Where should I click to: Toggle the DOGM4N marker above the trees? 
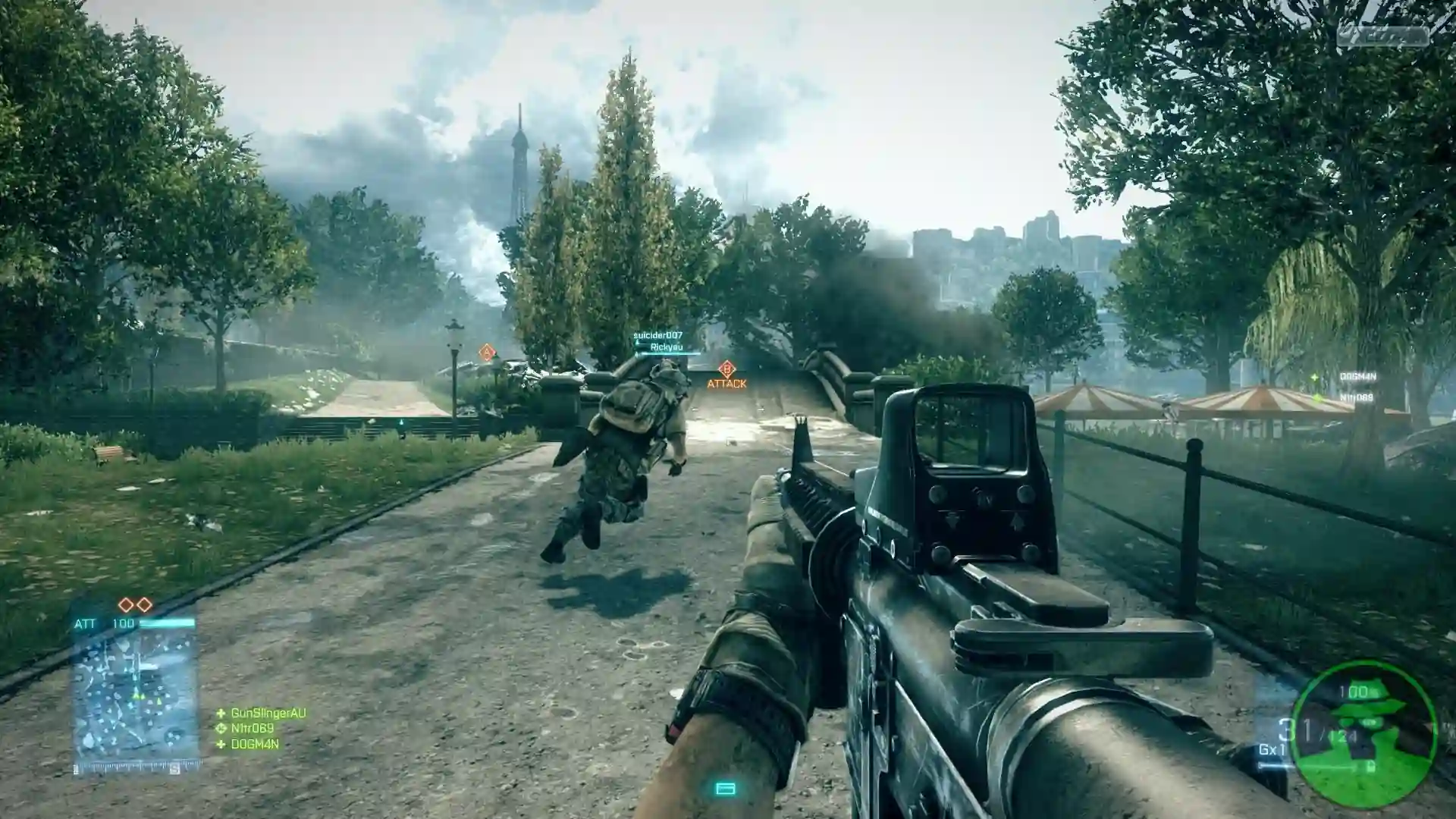[1357, 376]
